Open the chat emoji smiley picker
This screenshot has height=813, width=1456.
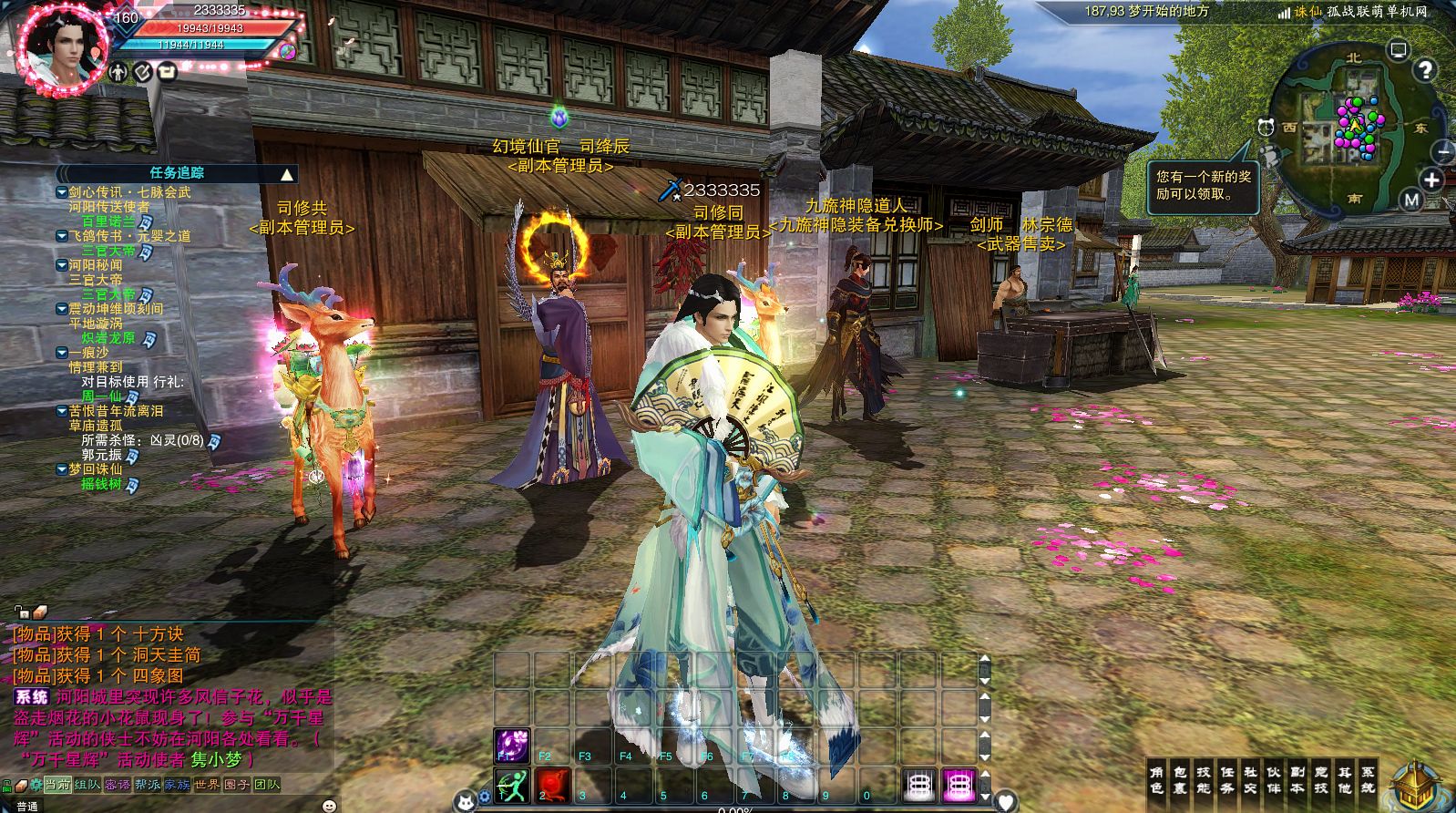point(330,806)
